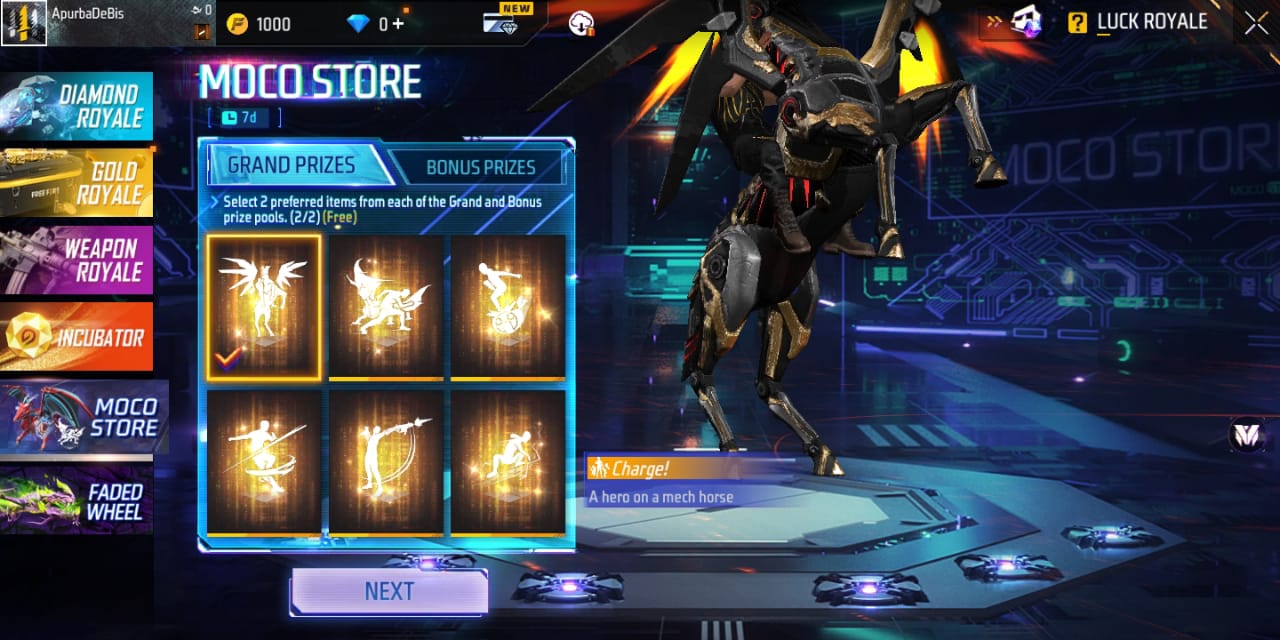Screen dimensions: 1280x640
Task: Close the Luck Royale screen
Action: (x=1256, y=23)
